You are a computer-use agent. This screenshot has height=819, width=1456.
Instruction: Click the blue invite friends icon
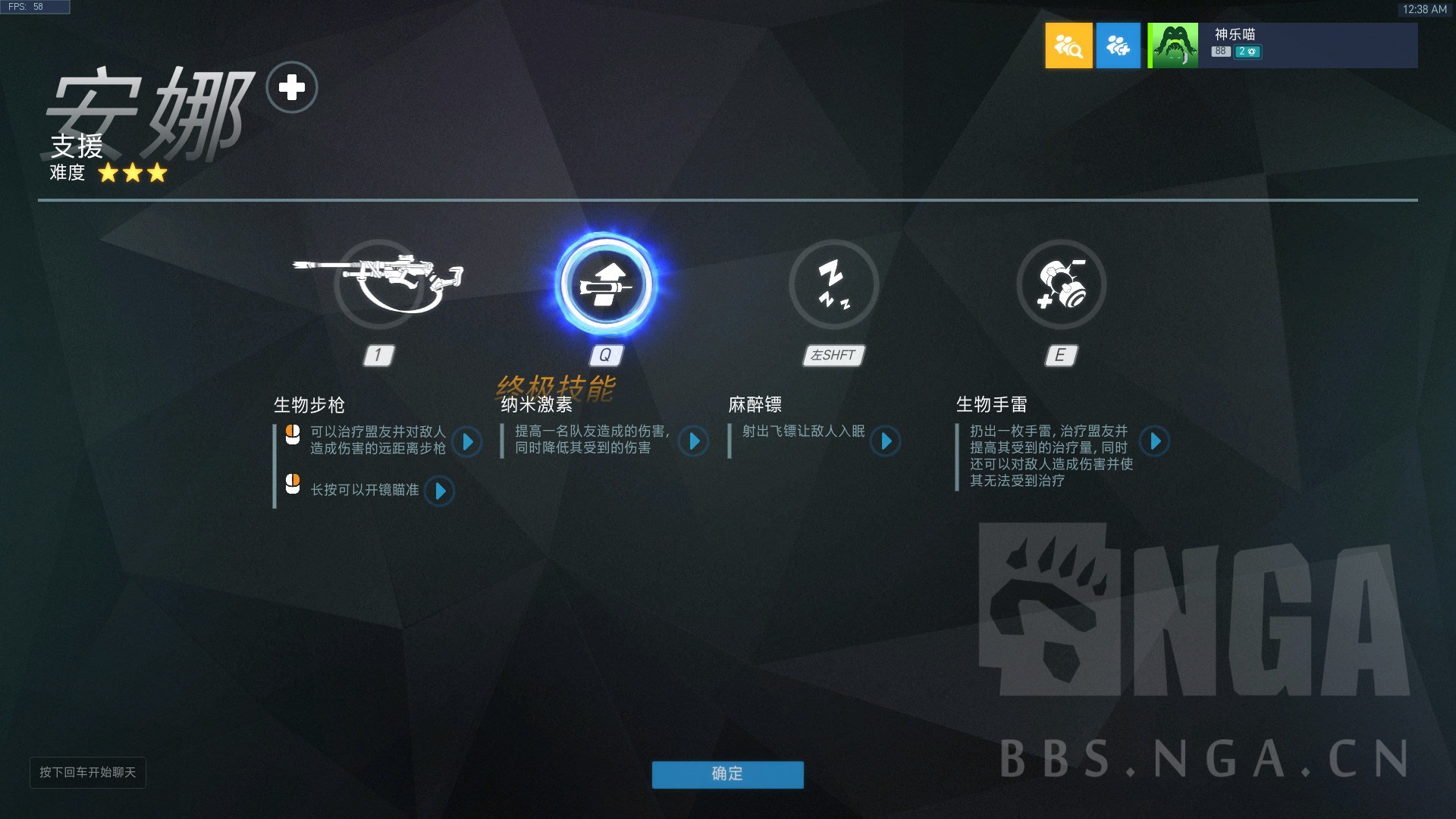coord(1119,45)
